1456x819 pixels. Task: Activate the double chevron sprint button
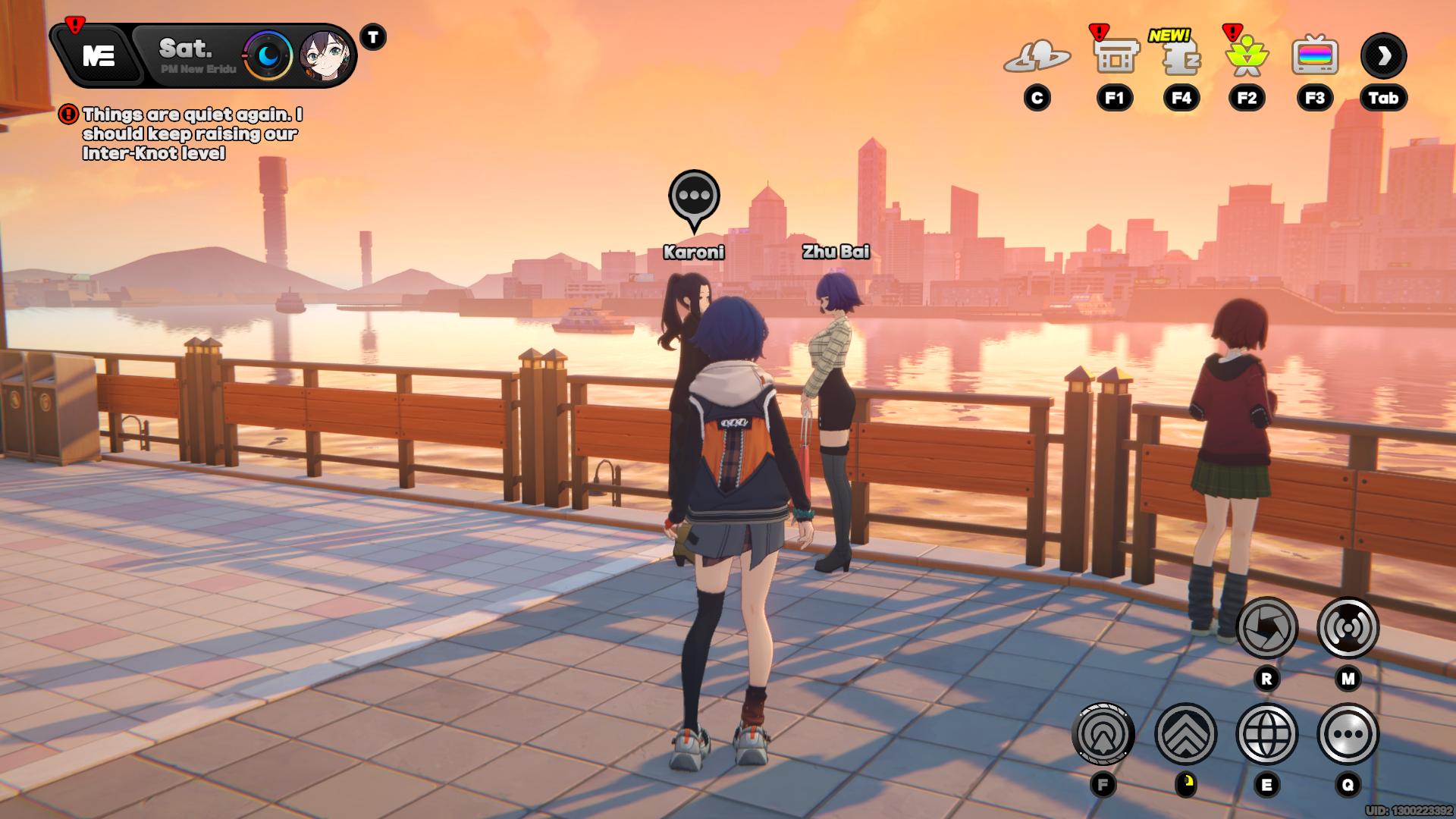(1185, 734)
